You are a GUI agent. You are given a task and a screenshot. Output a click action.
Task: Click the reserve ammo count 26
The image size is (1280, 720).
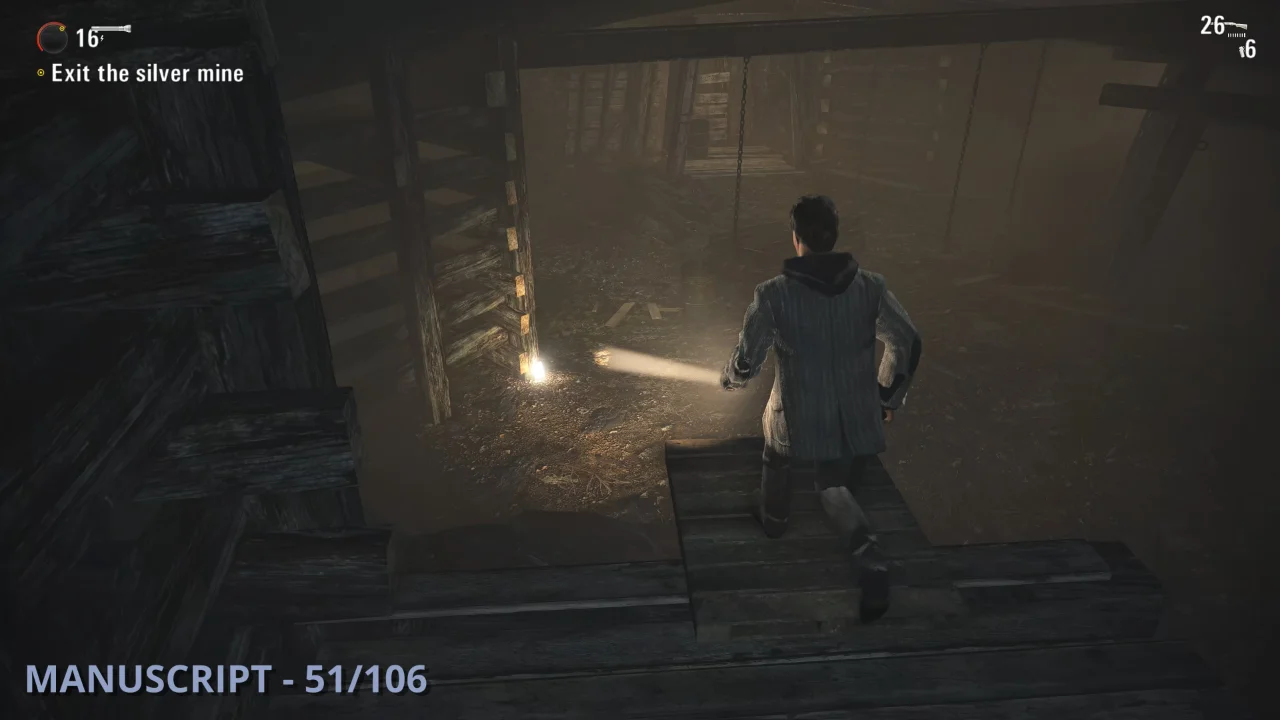[1213, 23]
